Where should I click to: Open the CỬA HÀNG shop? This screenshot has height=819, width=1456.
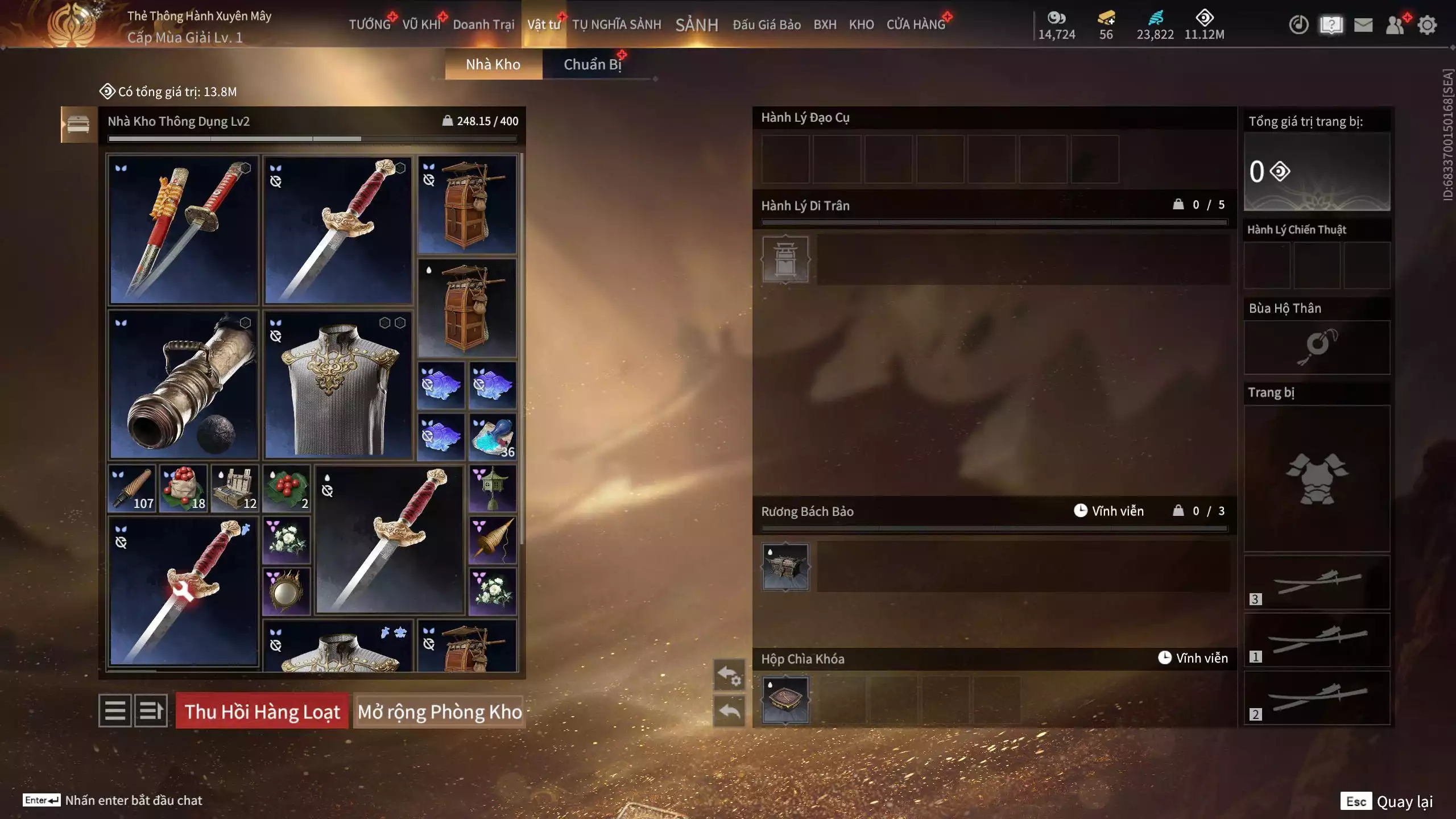(916, 24)
